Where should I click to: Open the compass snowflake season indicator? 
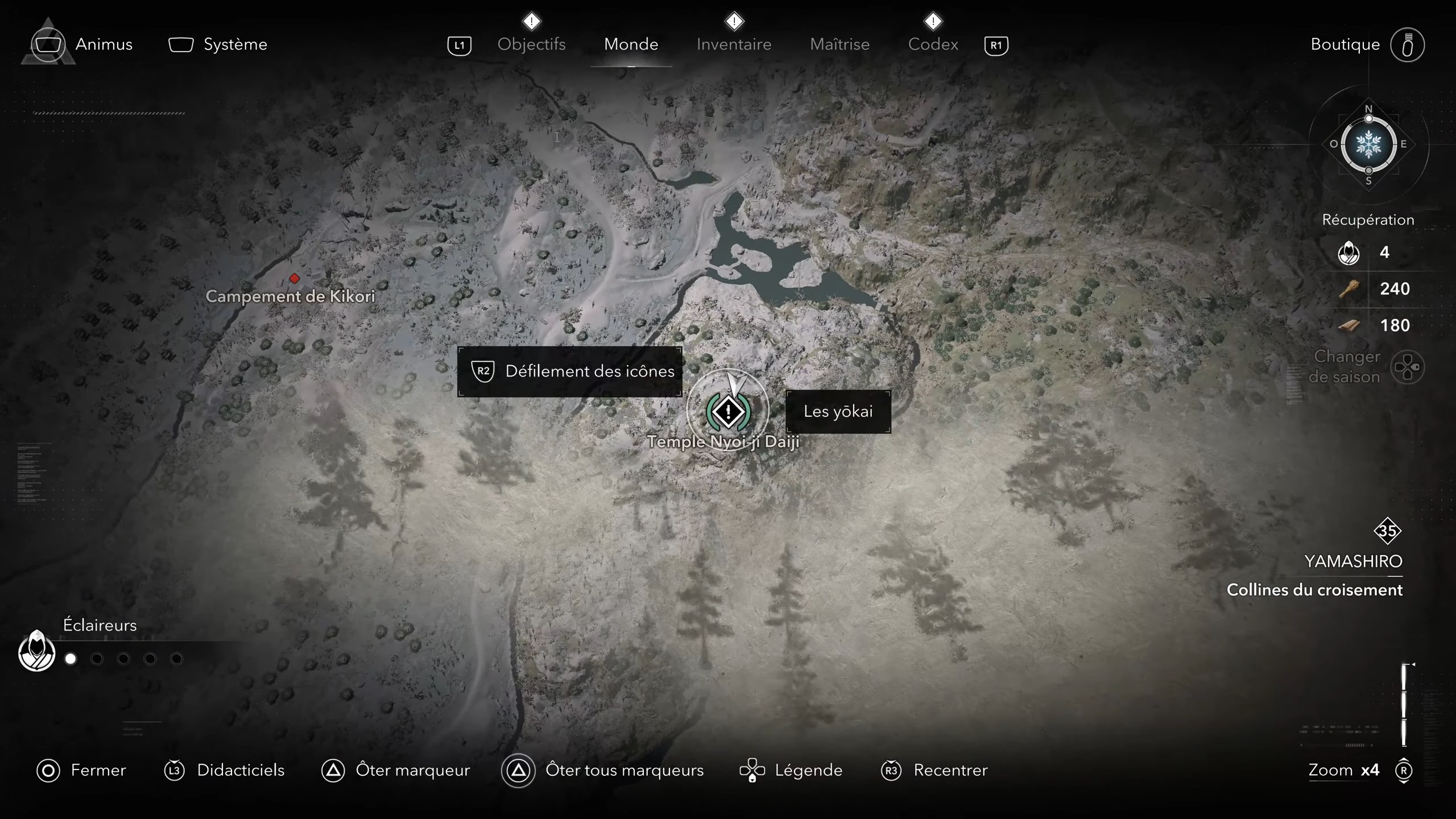pos(1369,146)
